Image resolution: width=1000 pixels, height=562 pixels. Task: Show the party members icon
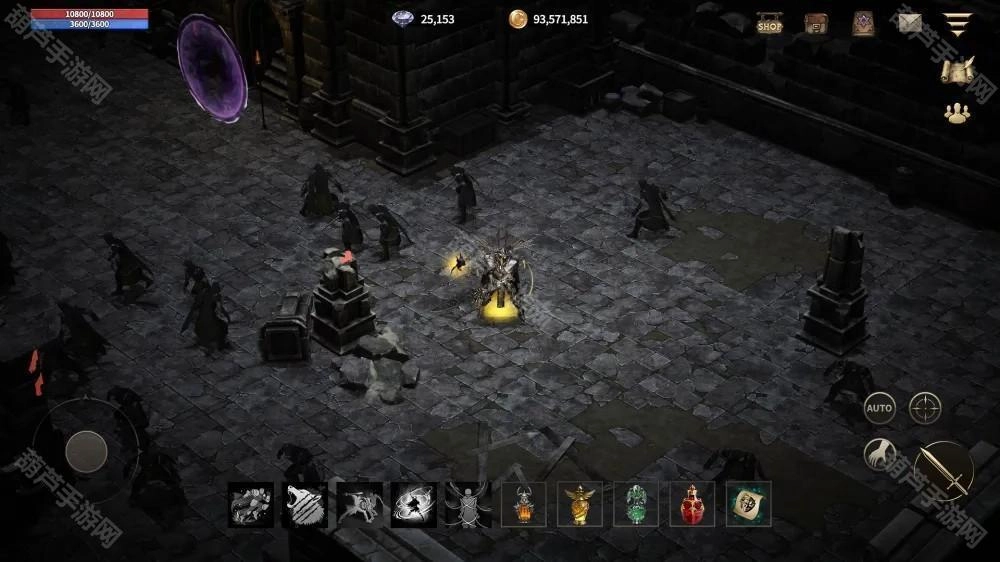coord(958,114)
